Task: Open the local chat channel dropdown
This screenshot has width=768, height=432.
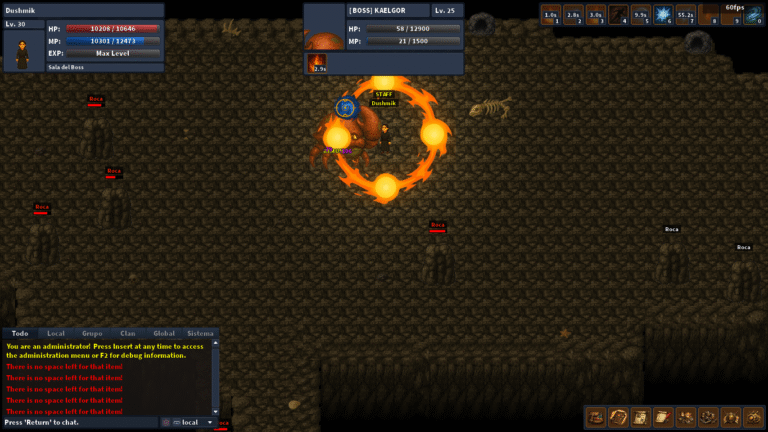Action: click(194, 423)
